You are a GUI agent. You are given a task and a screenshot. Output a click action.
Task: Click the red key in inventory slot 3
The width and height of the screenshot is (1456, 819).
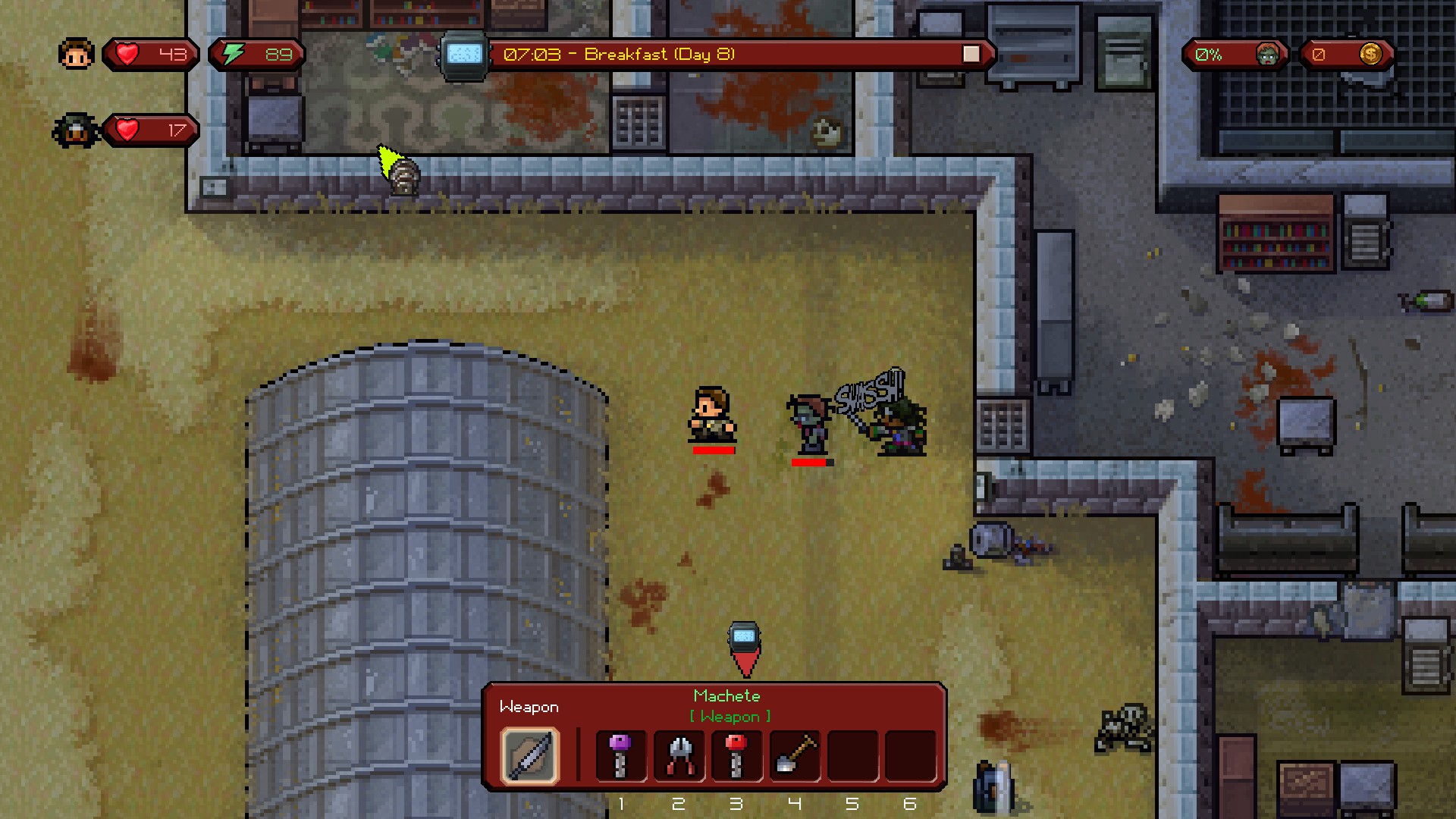(736, 755)
